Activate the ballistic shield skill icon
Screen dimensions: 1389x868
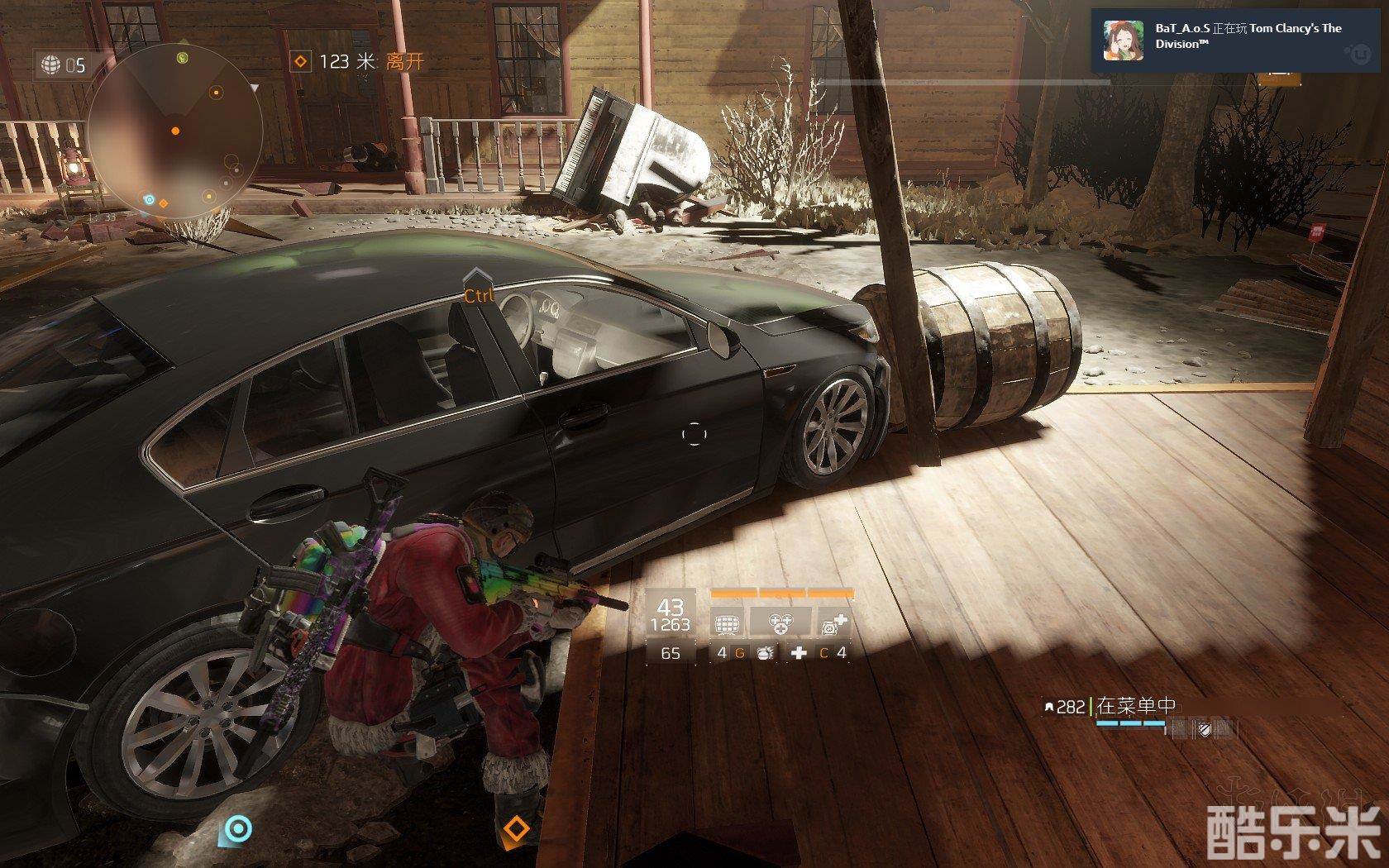pyautogui.click(x=727, y=623)
